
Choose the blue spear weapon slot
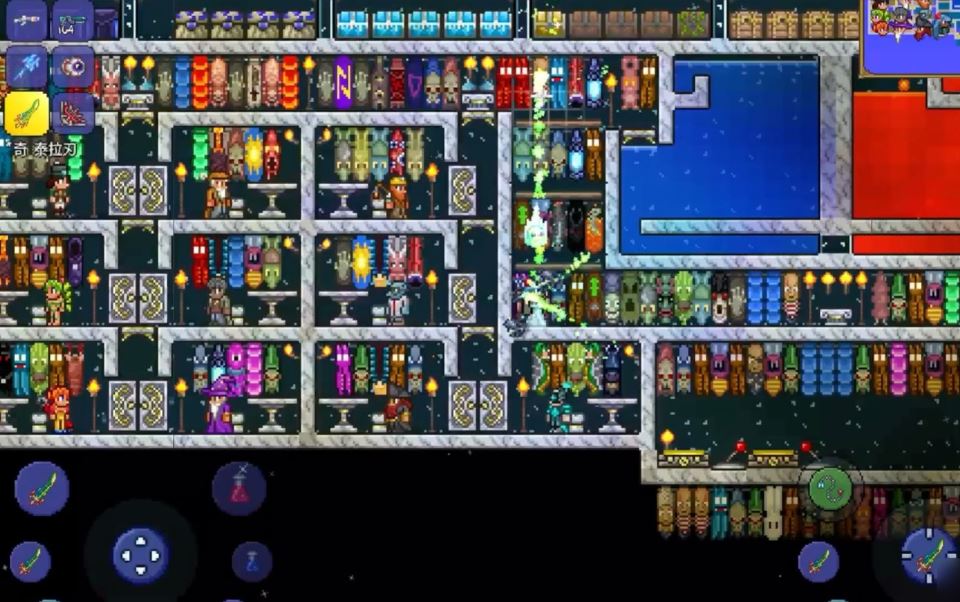27,66
